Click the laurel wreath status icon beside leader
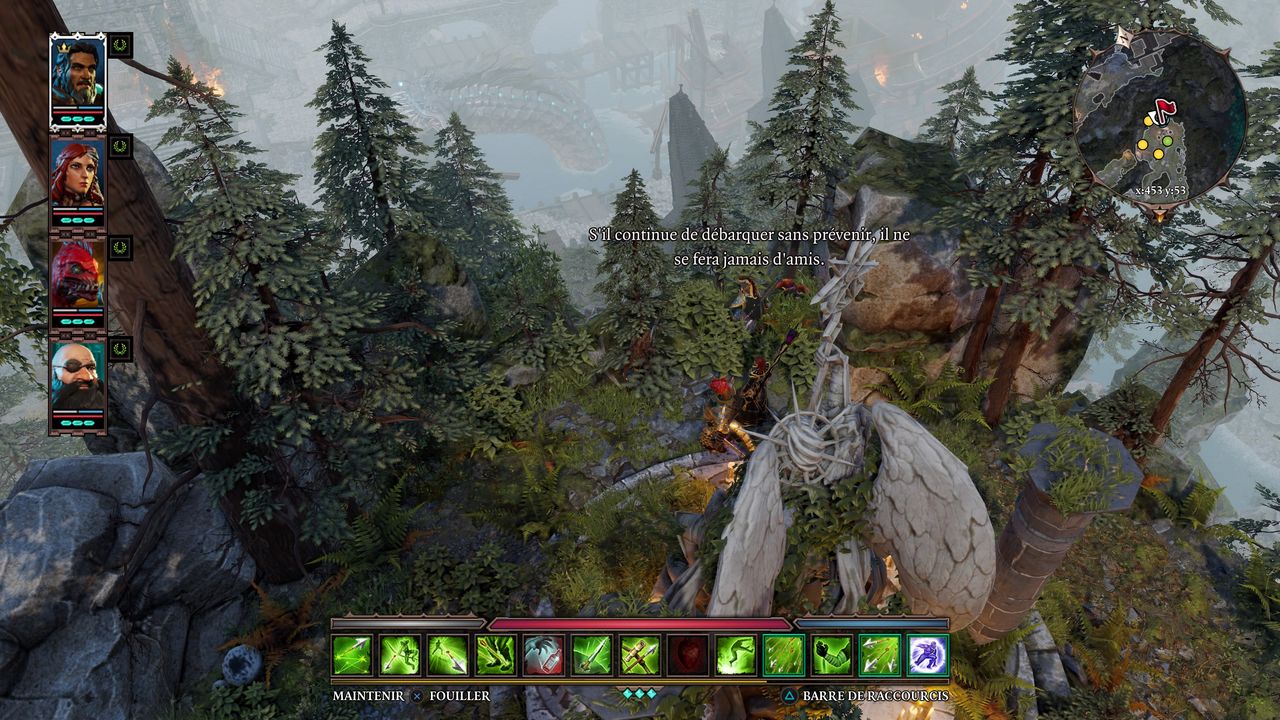1280x720 pixels. click(121, 45)
